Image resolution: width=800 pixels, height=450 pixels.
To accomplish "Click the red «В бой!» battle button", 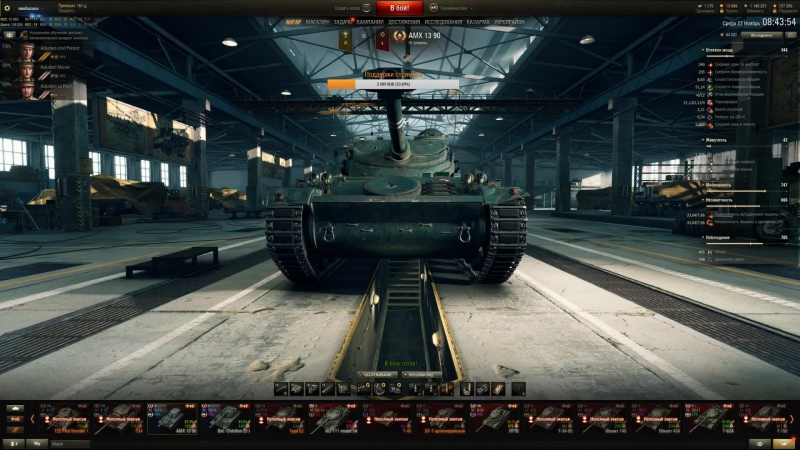I will tap(400, 8).
